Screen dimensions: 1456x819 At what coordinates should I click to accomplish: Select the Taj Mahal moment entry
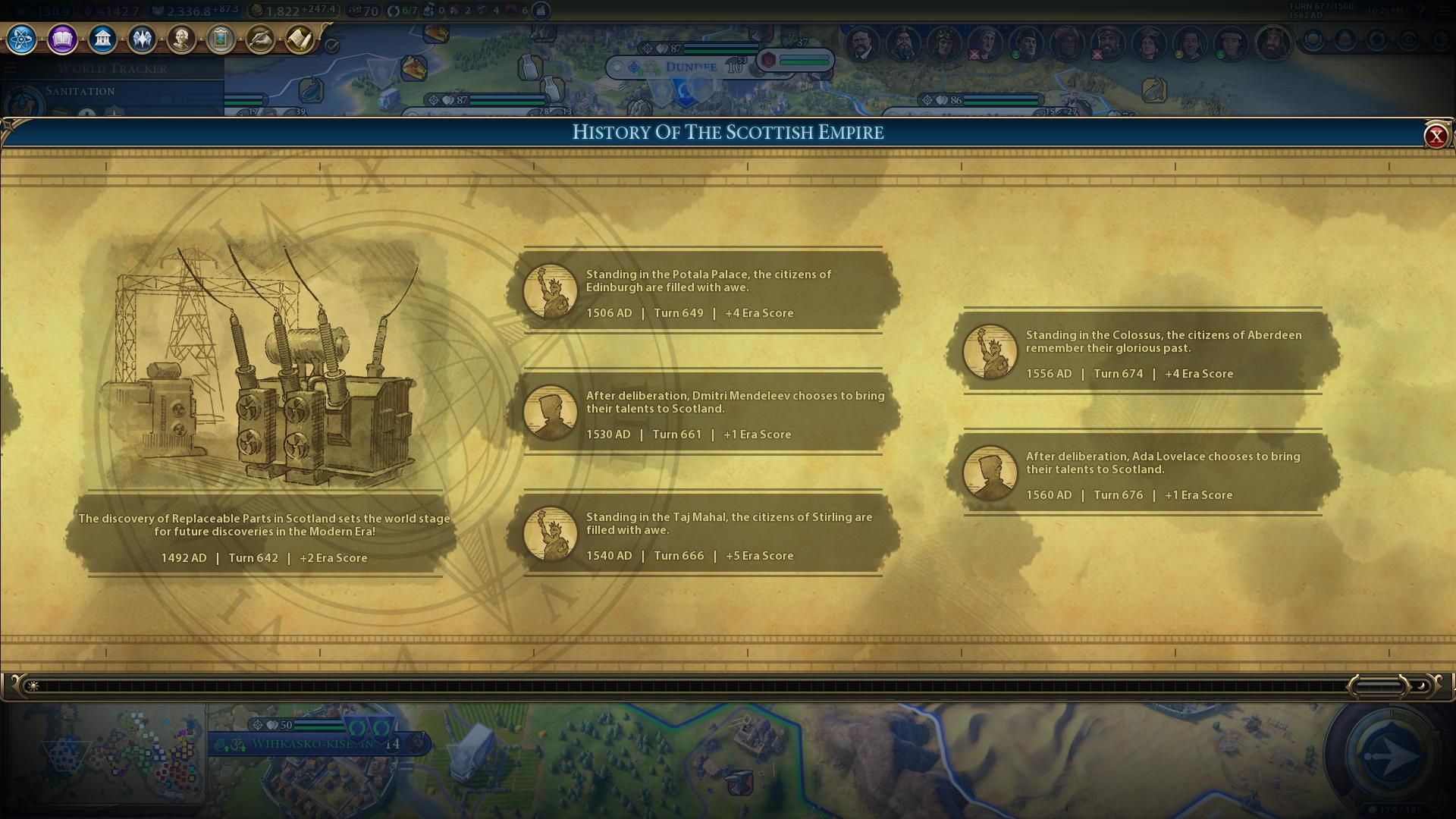point(703,535)
